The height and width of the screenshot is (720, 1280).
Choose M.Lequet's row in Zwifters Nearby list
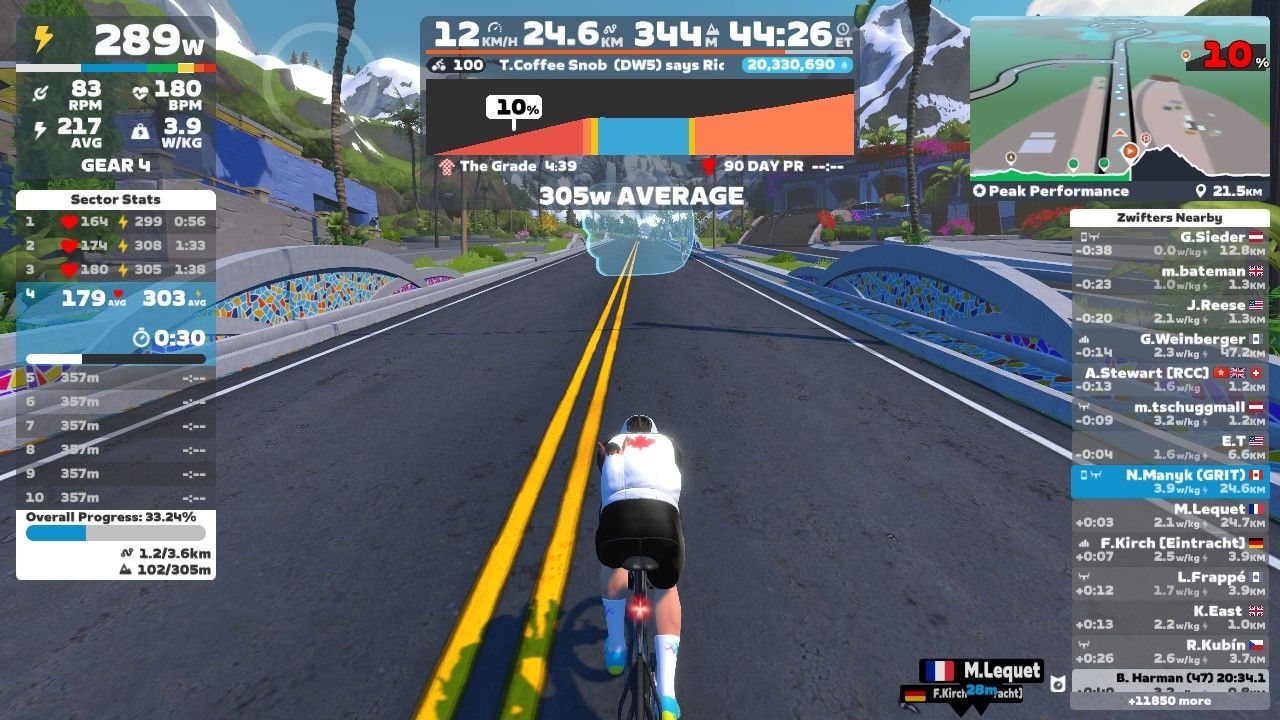1169,515
